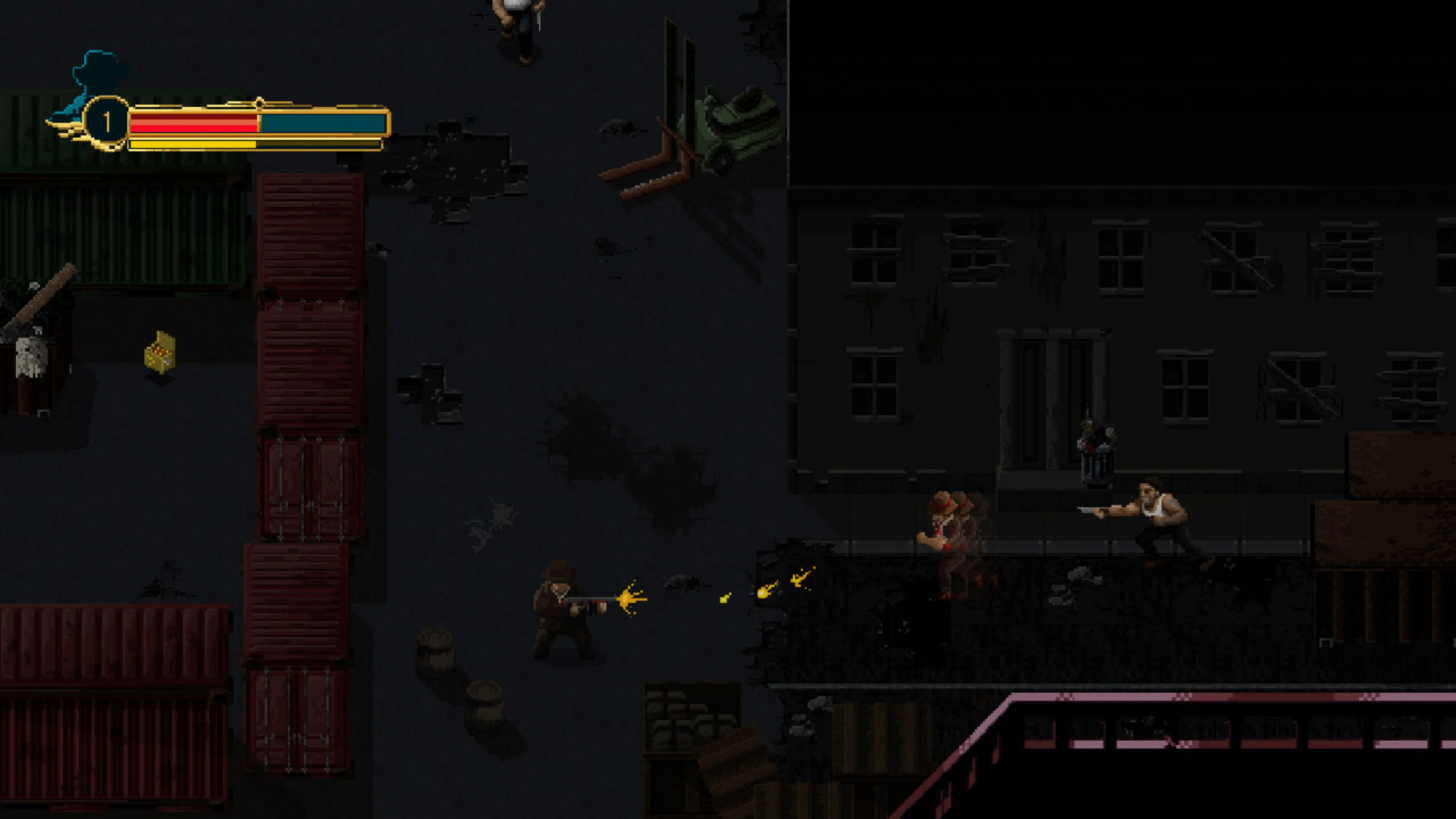Image resolution: width=1456 pixels, height=819 pixels.
Task: Click the yellow experience bar below the health bar
Action: click(x=192, y=146)
